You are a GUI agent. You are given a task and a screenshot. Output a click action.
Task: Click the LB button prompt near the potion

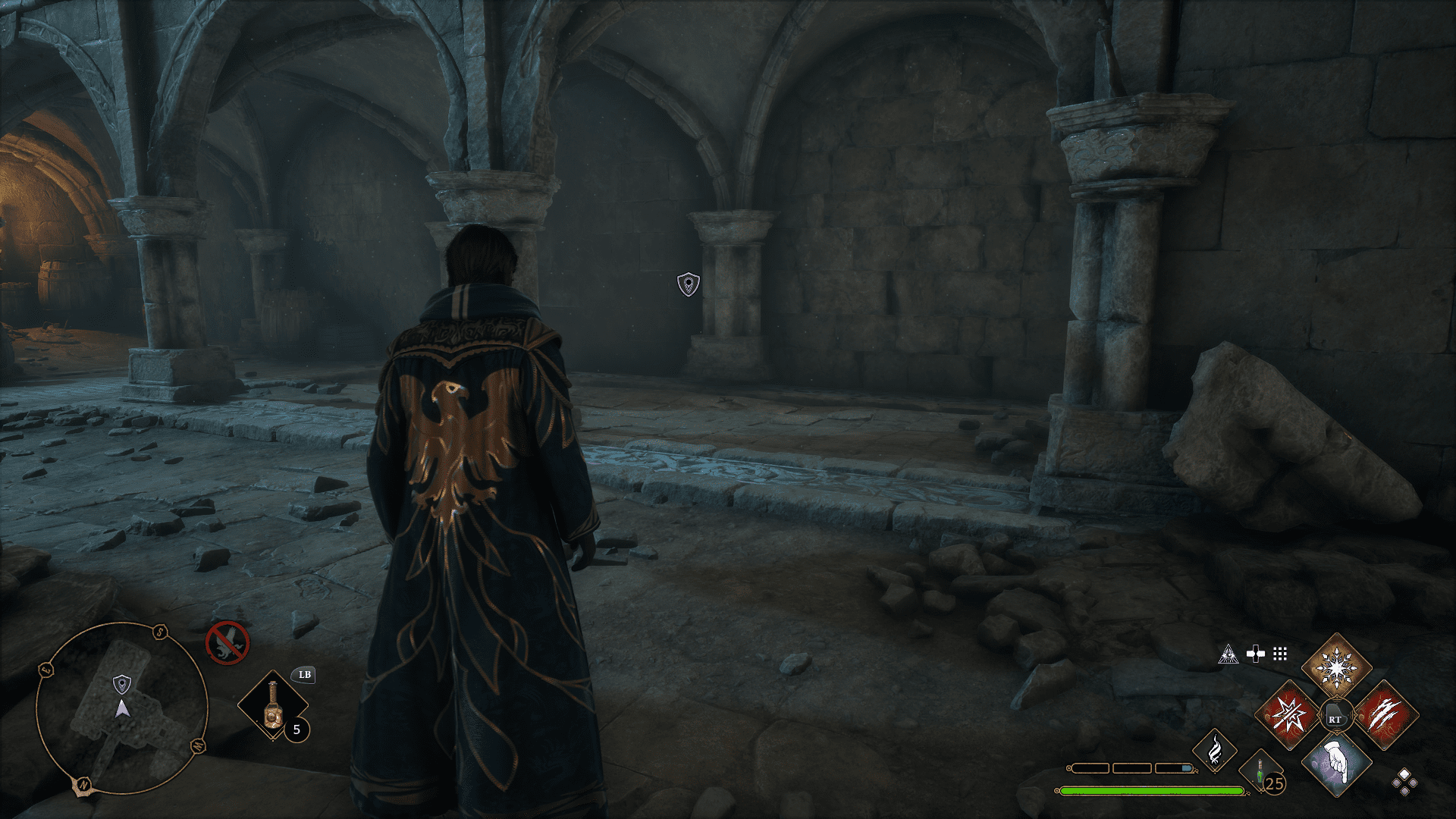click(304, 675)
